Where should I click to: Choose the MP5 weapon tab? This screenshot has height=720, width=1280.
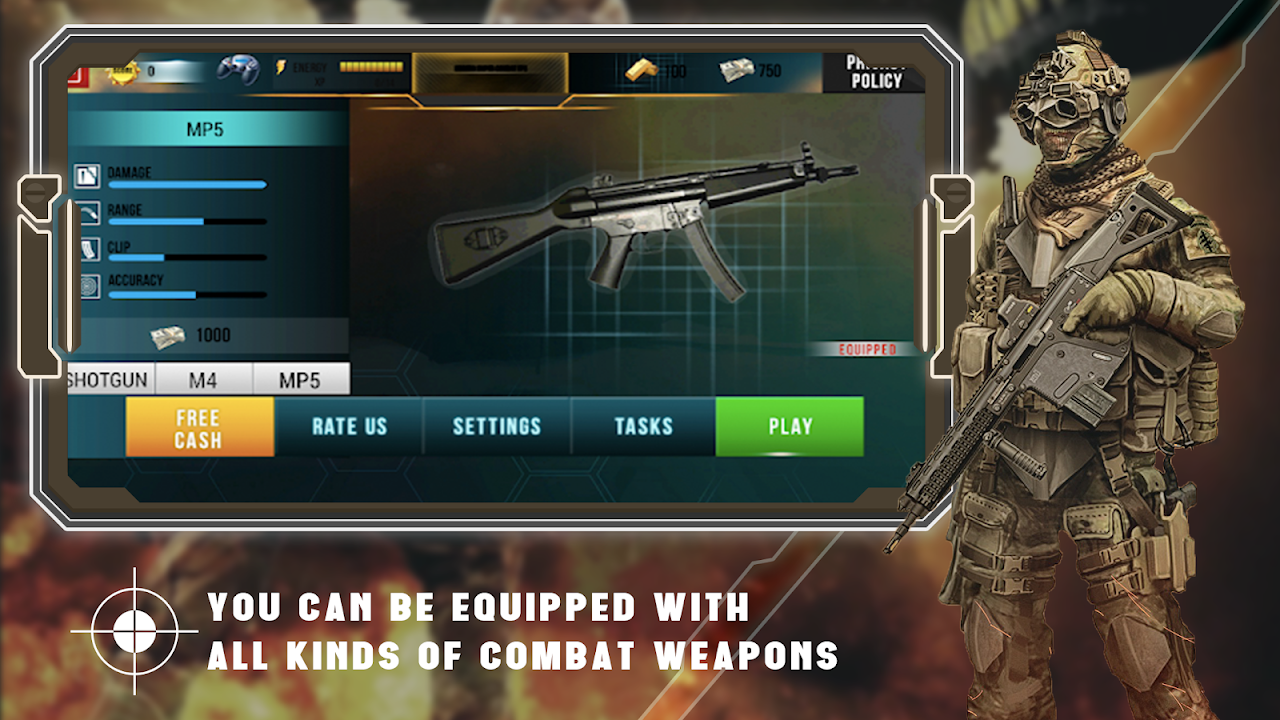(x=300, y=380)
